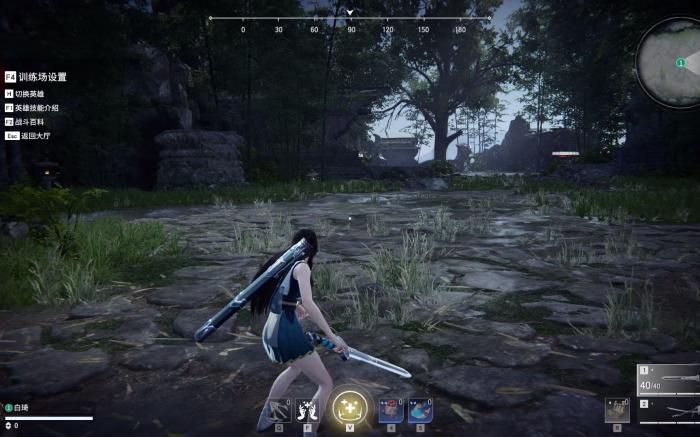Click the compass bar heading marker

[x=350, y=13]
